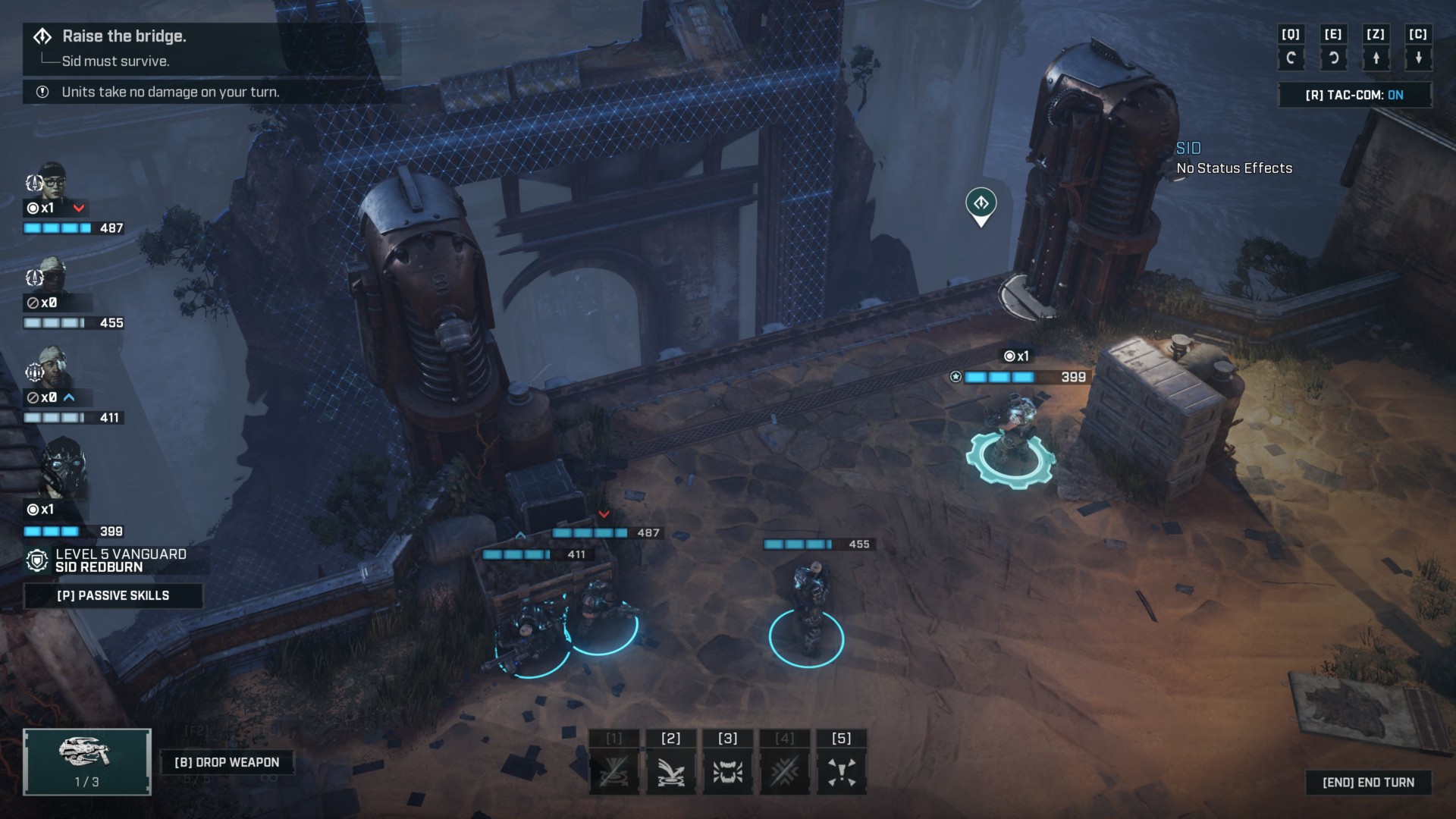The height and width of the screenshot is (819, 1456).
Task: Zoom the camera out using the [C] arrow icon
Action: point(1419,57)
